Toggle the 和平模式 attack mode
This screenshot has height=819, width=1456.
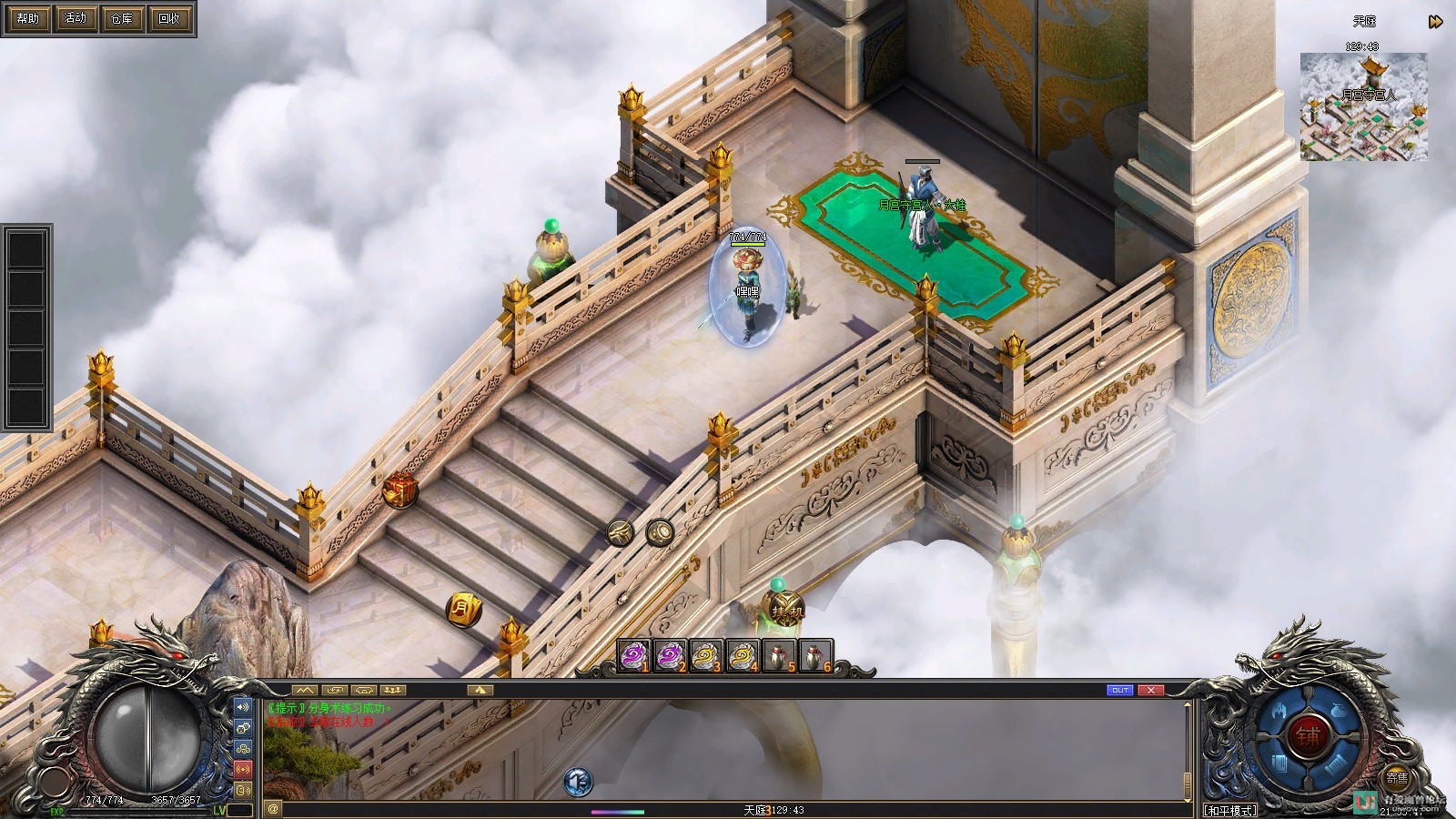tap(1230, 810)
